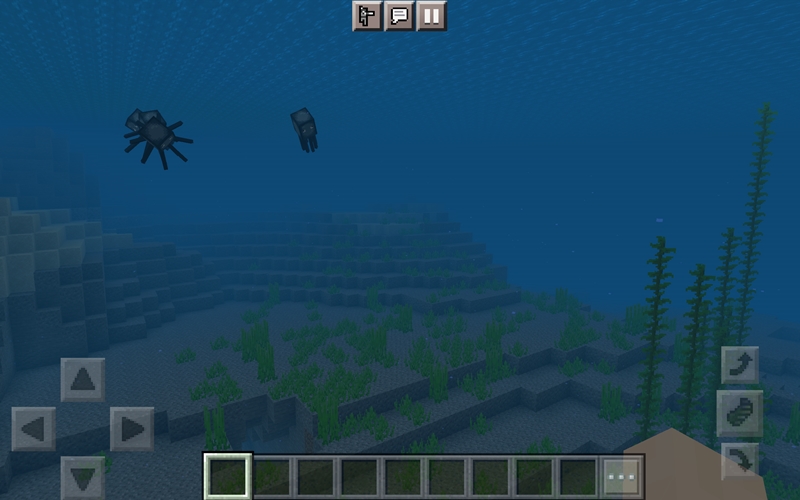Tap the move backward arrow
The height and width of the screenshot is (500, 800).
(x=83, y=476)
